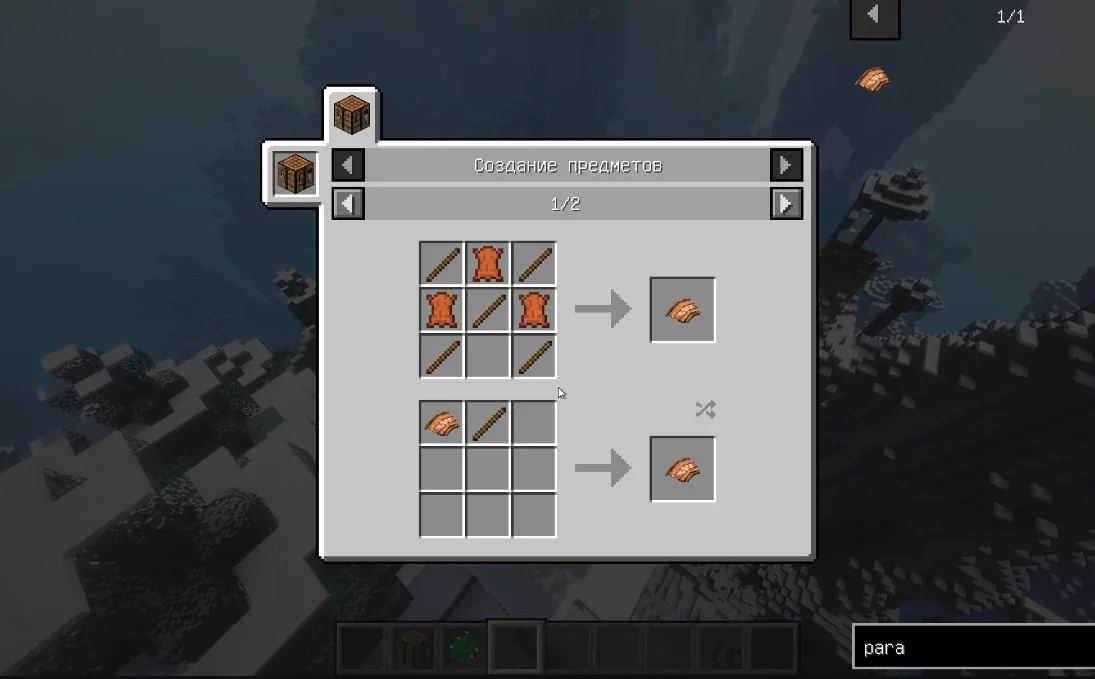
Task: Select the crafting table tab above the recipe window
Action: coord(352,115)
